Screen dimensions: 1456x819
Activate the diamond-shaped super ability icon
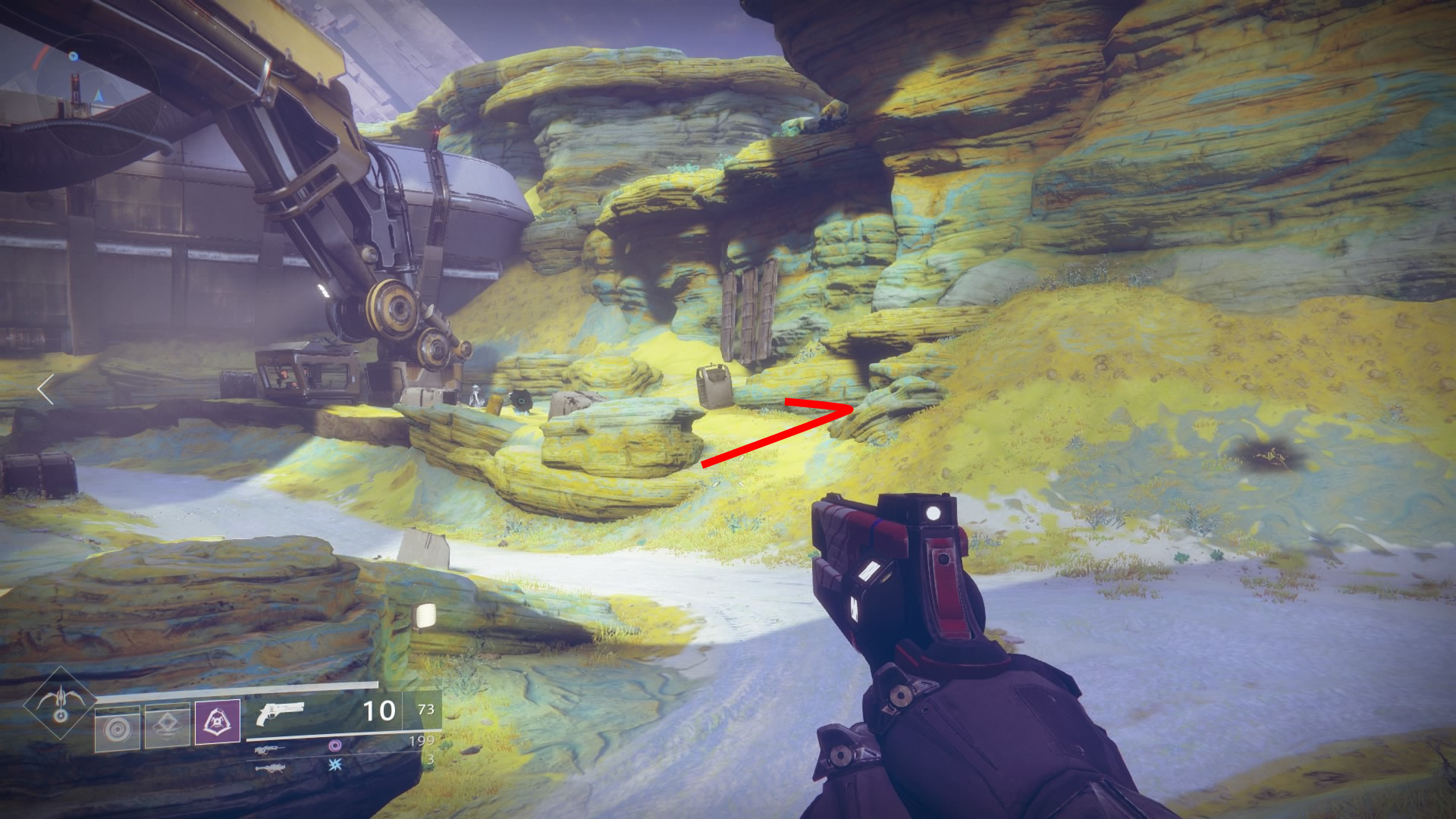[60, 703]
